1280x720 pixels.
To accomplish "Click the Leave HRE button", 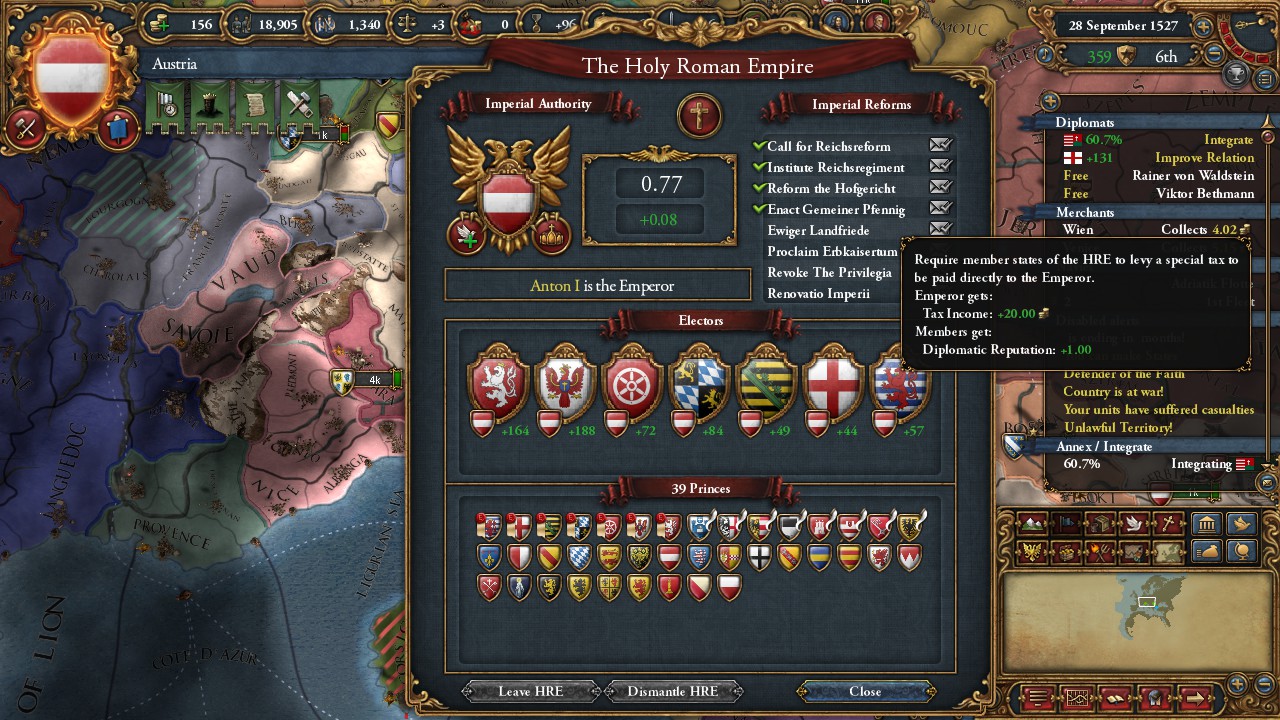I will [x=530, y=691].
